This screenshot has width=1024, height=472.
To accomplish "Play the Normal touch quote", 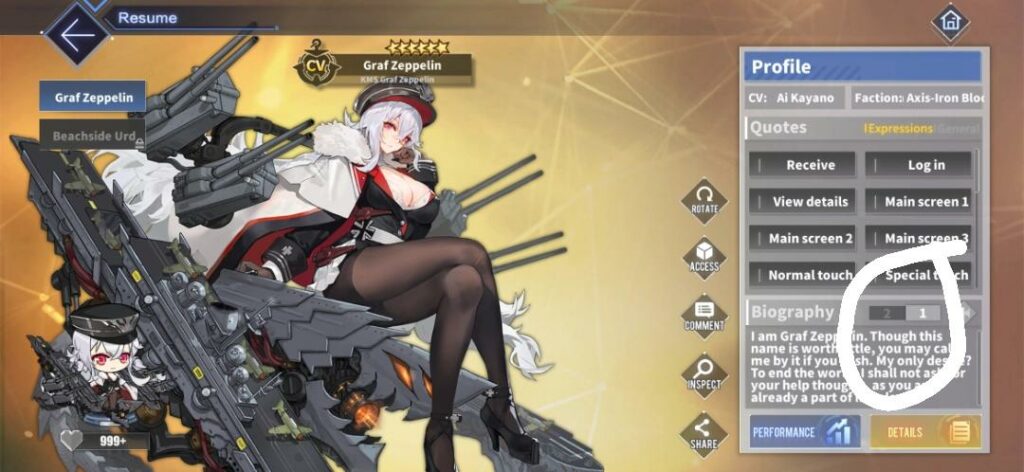I will click(x=804, y=275).
